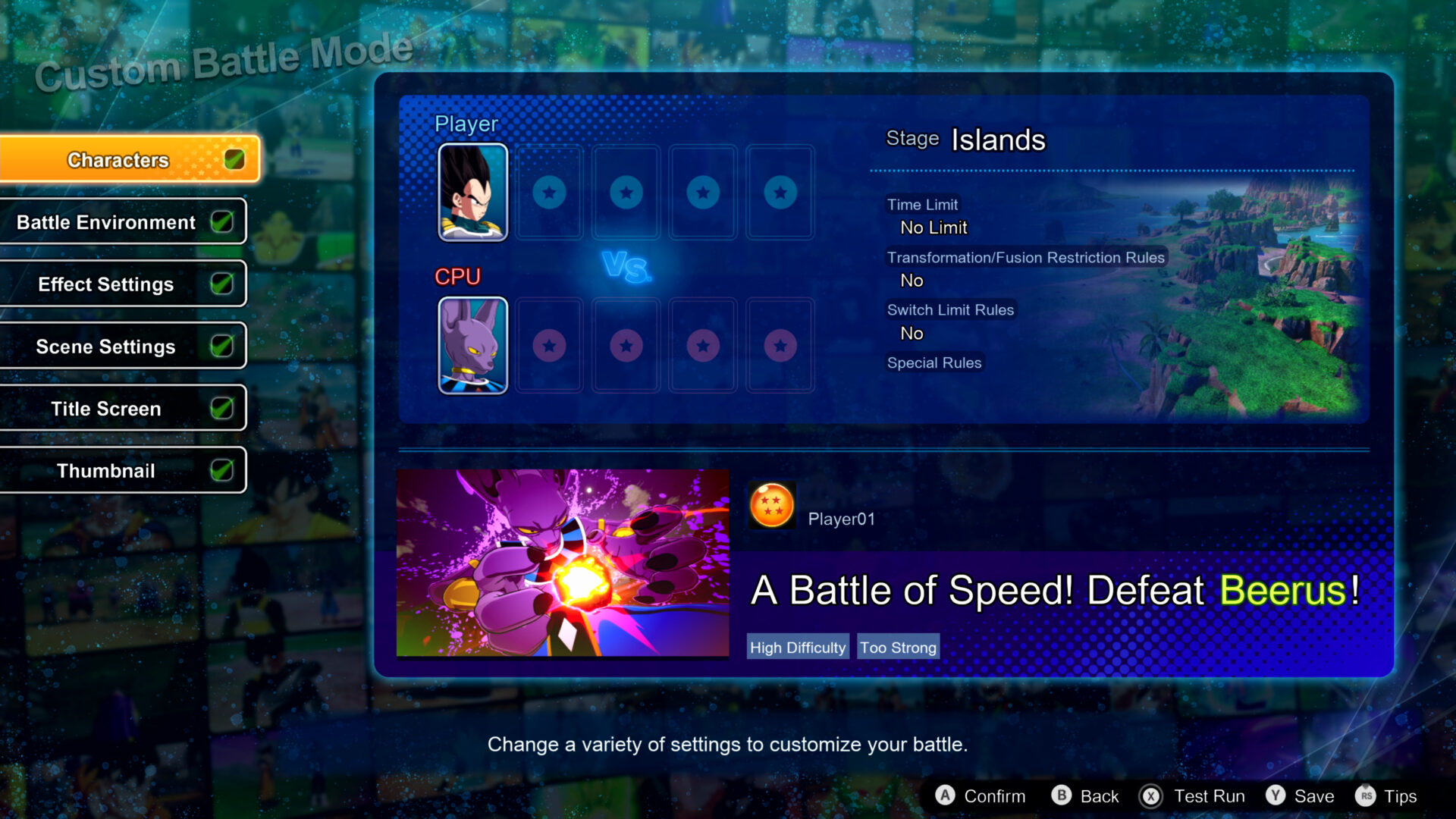Select the Vegeta player portrait
Image resolution: width=1456 pixels, height=819 pixels.
tap(472, 193)
